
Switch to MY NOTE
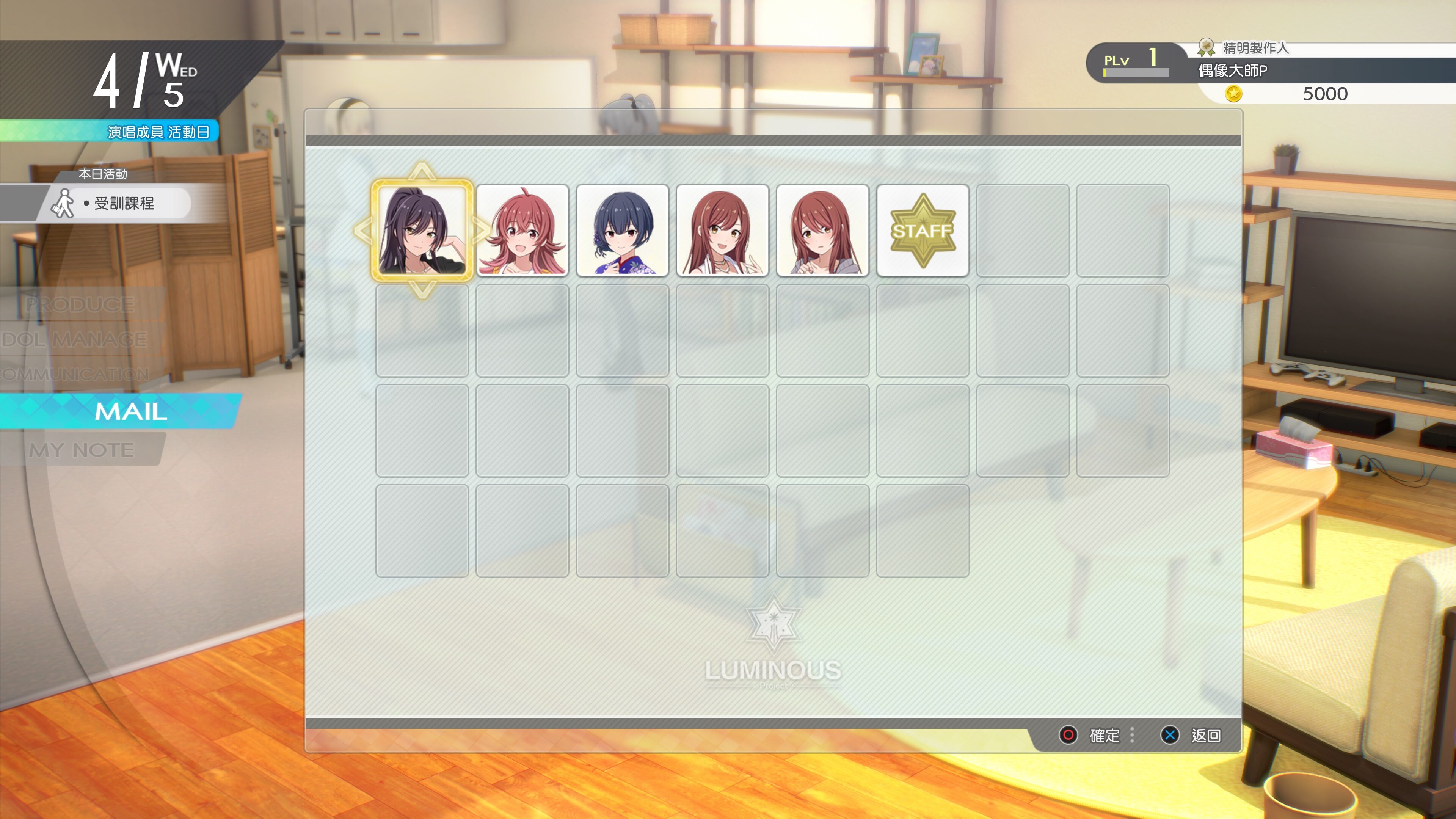(x=83, y=450)
